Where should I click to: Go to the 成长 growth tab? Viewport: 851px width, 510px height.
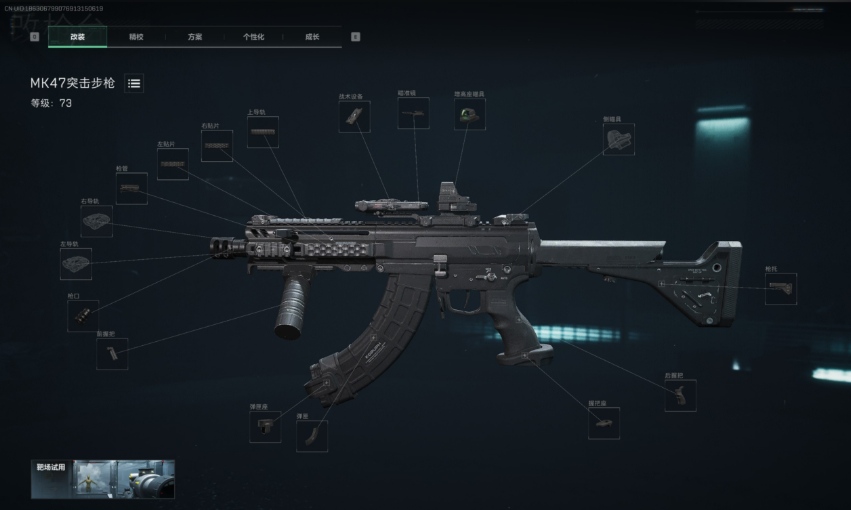pyautogui.click(x=312, y=37)
